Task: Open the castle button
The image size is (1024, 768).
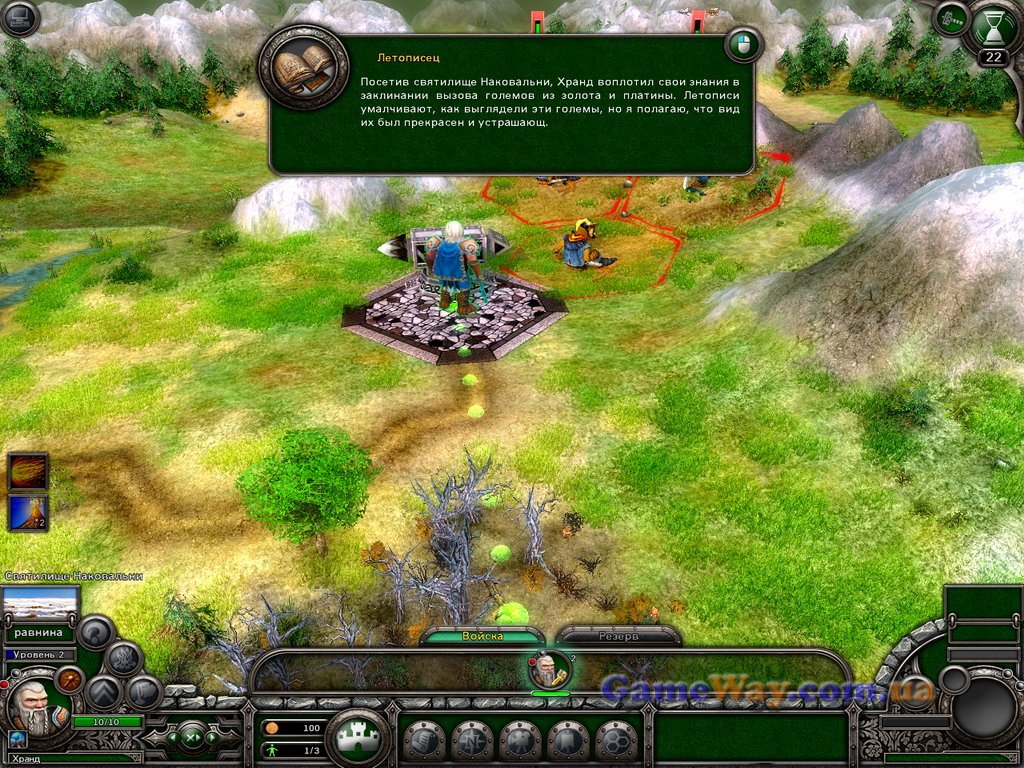Action: [357, 740]
